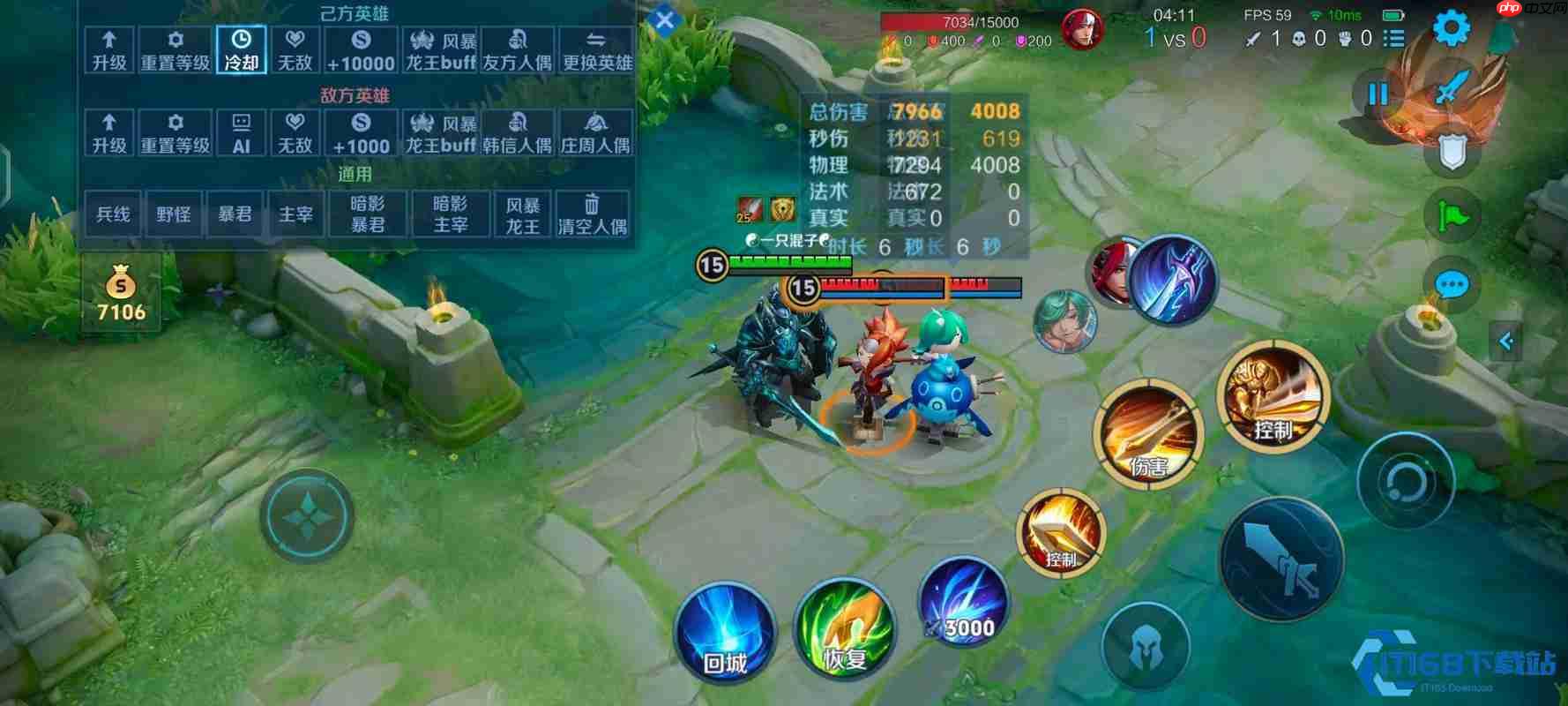The width and height of the screenshot is (1568, 706).
Task: Tap the 回城 recall skill icon
Action: click(723, 631)
